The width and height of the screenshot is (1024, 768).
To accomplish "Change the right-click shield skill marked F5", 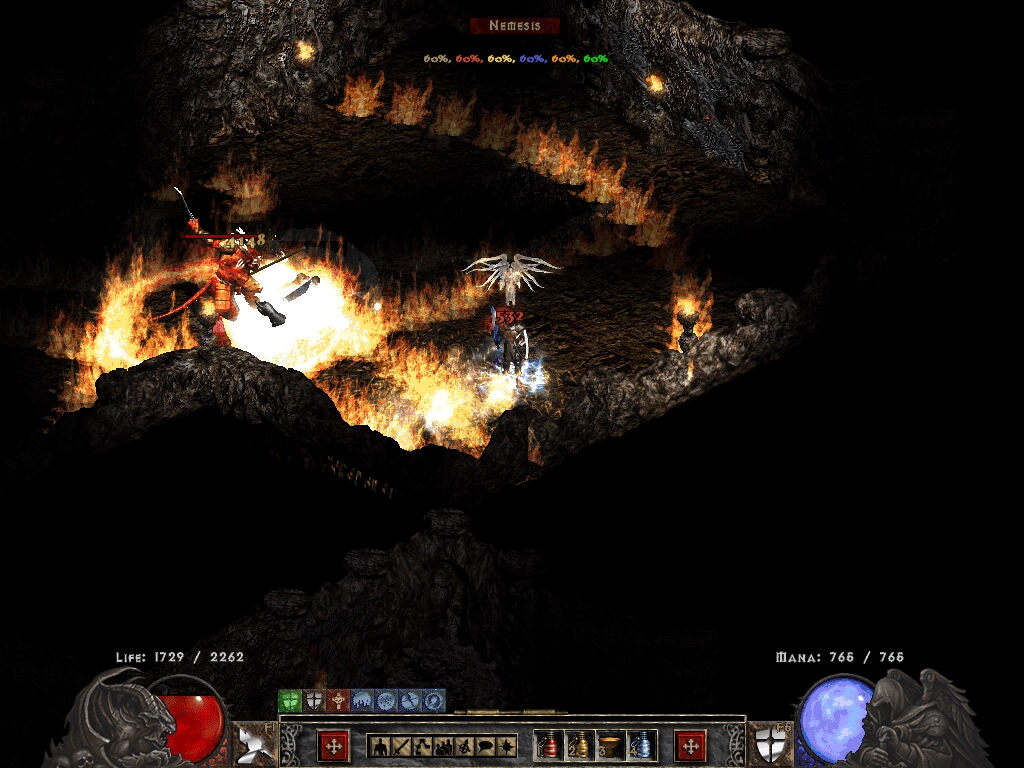I will [771, 744].
